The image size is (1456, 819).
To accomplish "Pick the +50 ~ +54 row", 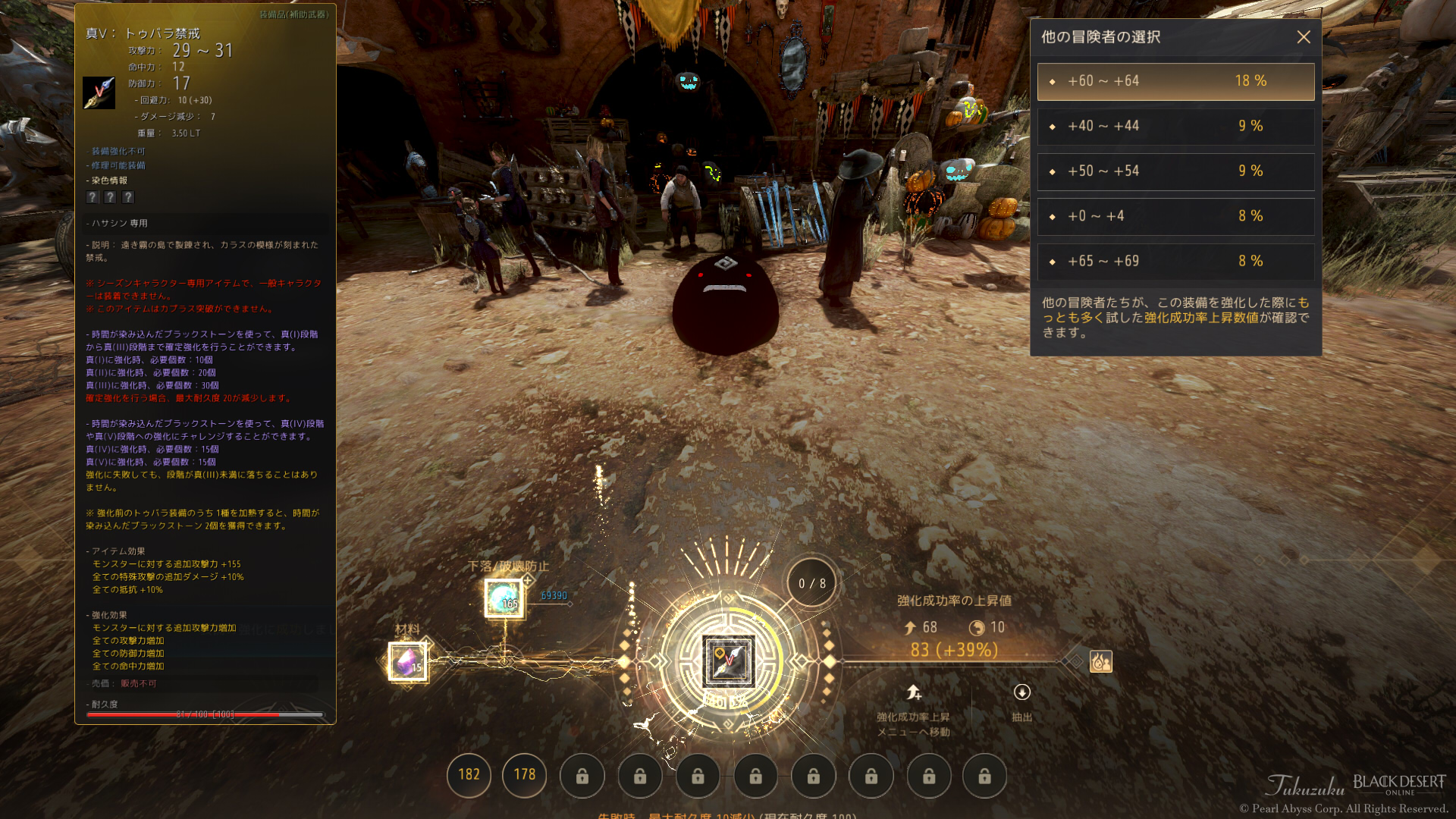I will [x=1175, y=171].
